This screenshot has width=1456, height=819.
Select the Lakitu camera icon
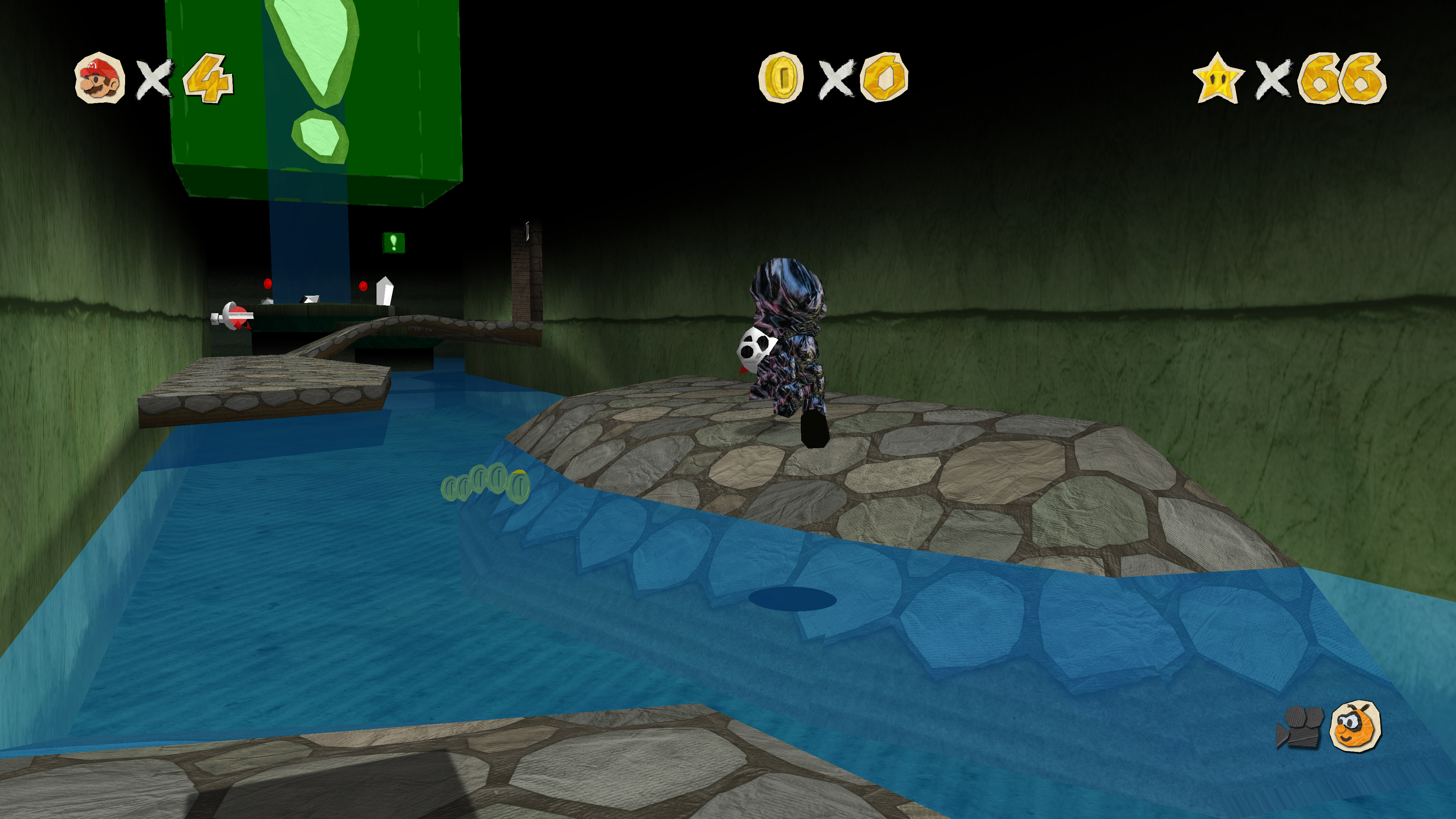click(1356, 726)
